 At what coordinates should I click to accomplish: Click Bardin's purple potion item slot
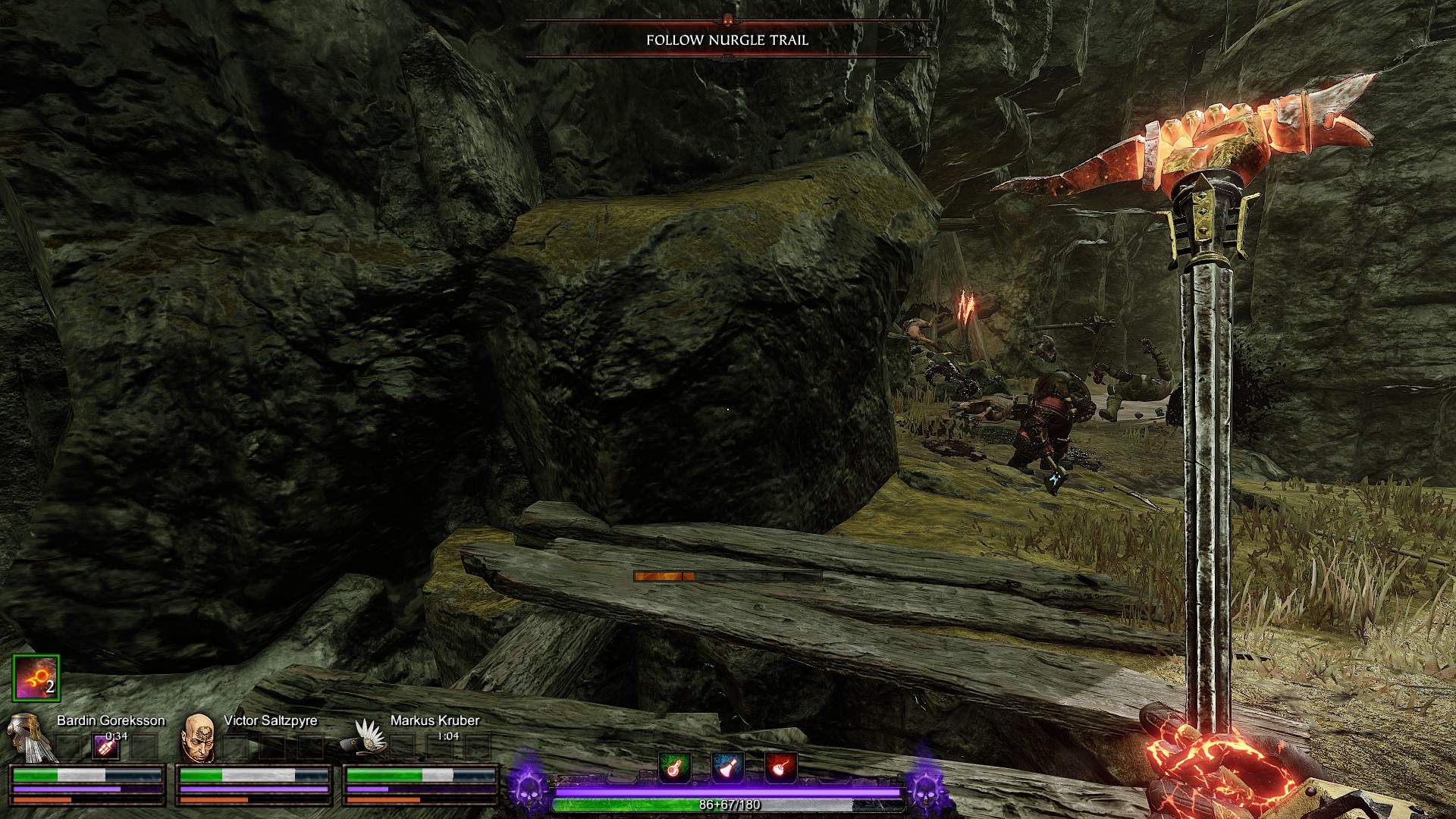(x=107, y=747)
